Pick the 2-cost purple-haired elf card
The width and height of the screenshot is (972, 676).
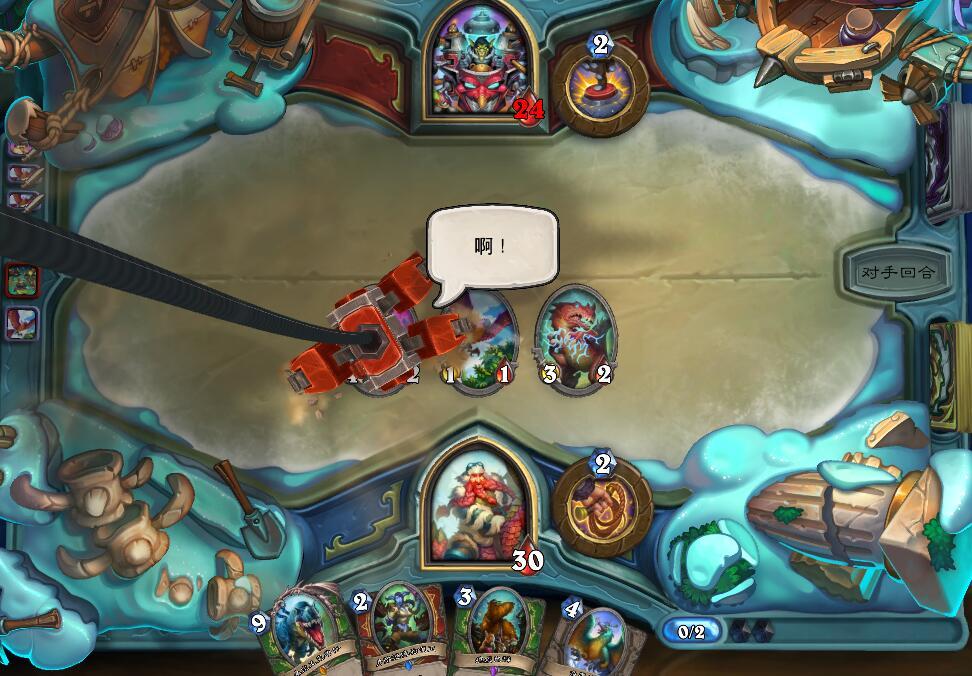tap(400, 630)
